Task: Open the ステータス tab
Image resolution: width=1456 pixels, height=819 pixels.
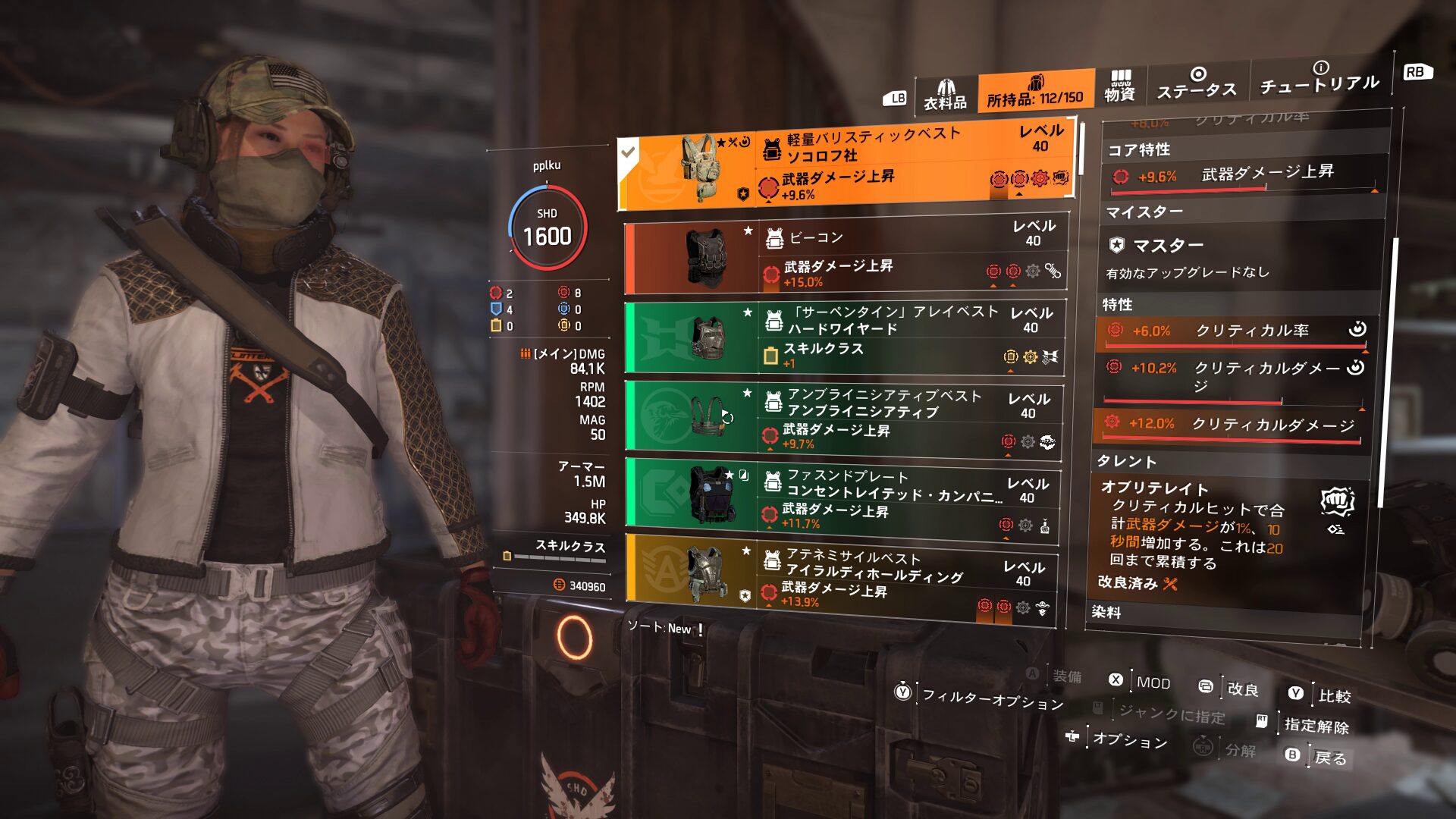Action: click(x=1197, y=83)
